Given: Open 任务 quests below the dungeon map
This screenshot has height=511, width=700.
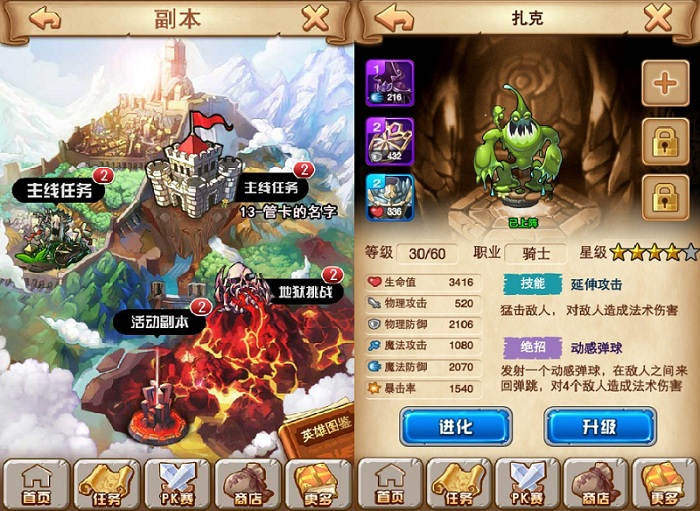Looking at the screenshot, I should click(107, 484).
